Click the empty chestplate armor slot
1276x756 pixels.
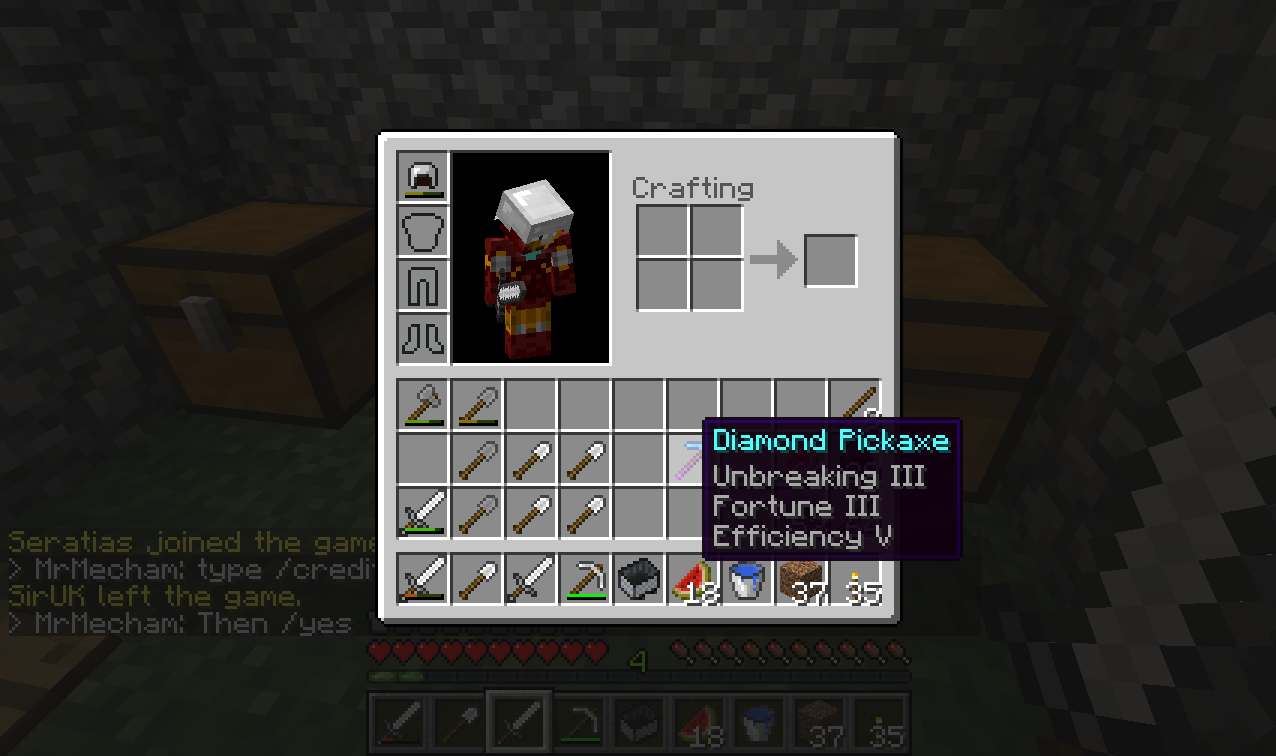pyautogui.click(x=423, y=232)
